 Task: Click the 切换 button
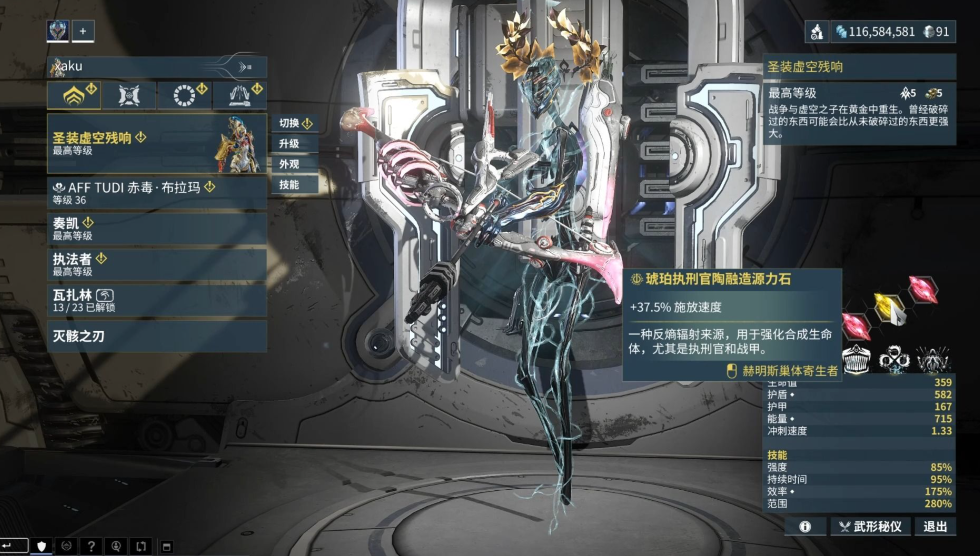[295, 123]
